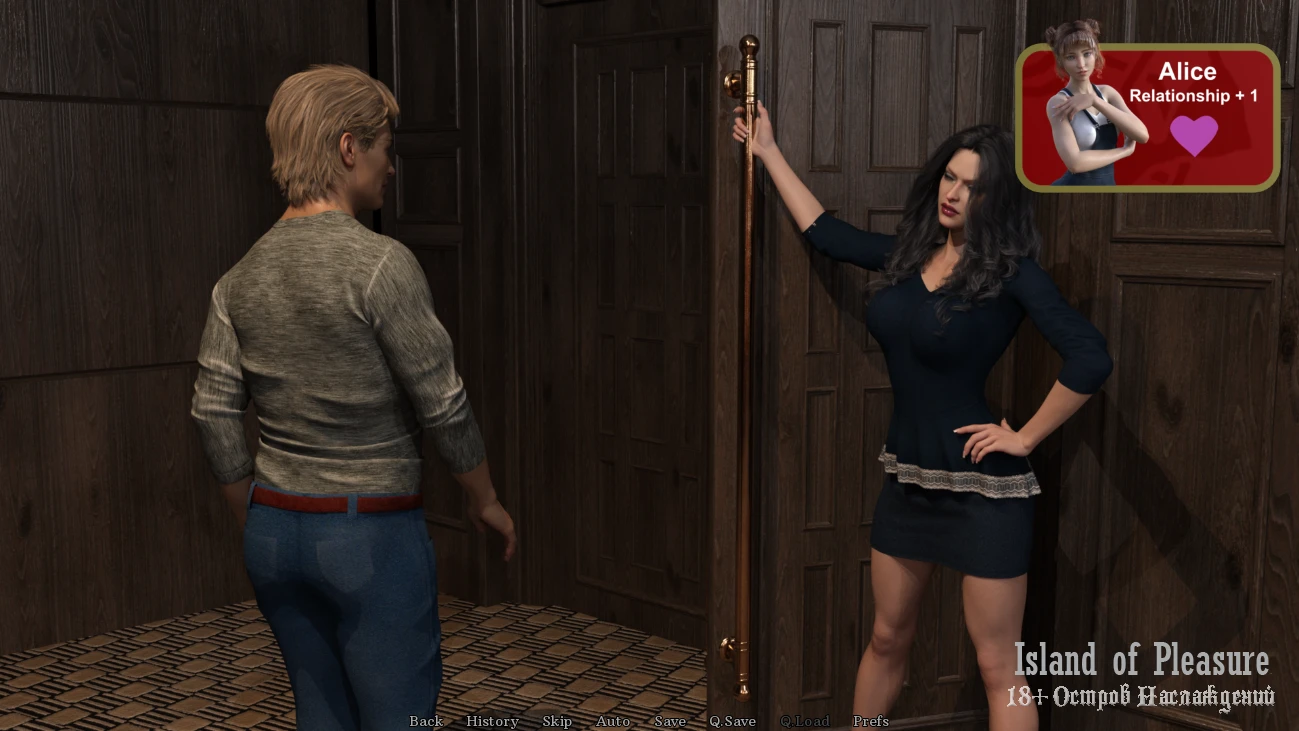Open the History log
This screenshot has width=1299, height=731.
(x=492, y=721)
